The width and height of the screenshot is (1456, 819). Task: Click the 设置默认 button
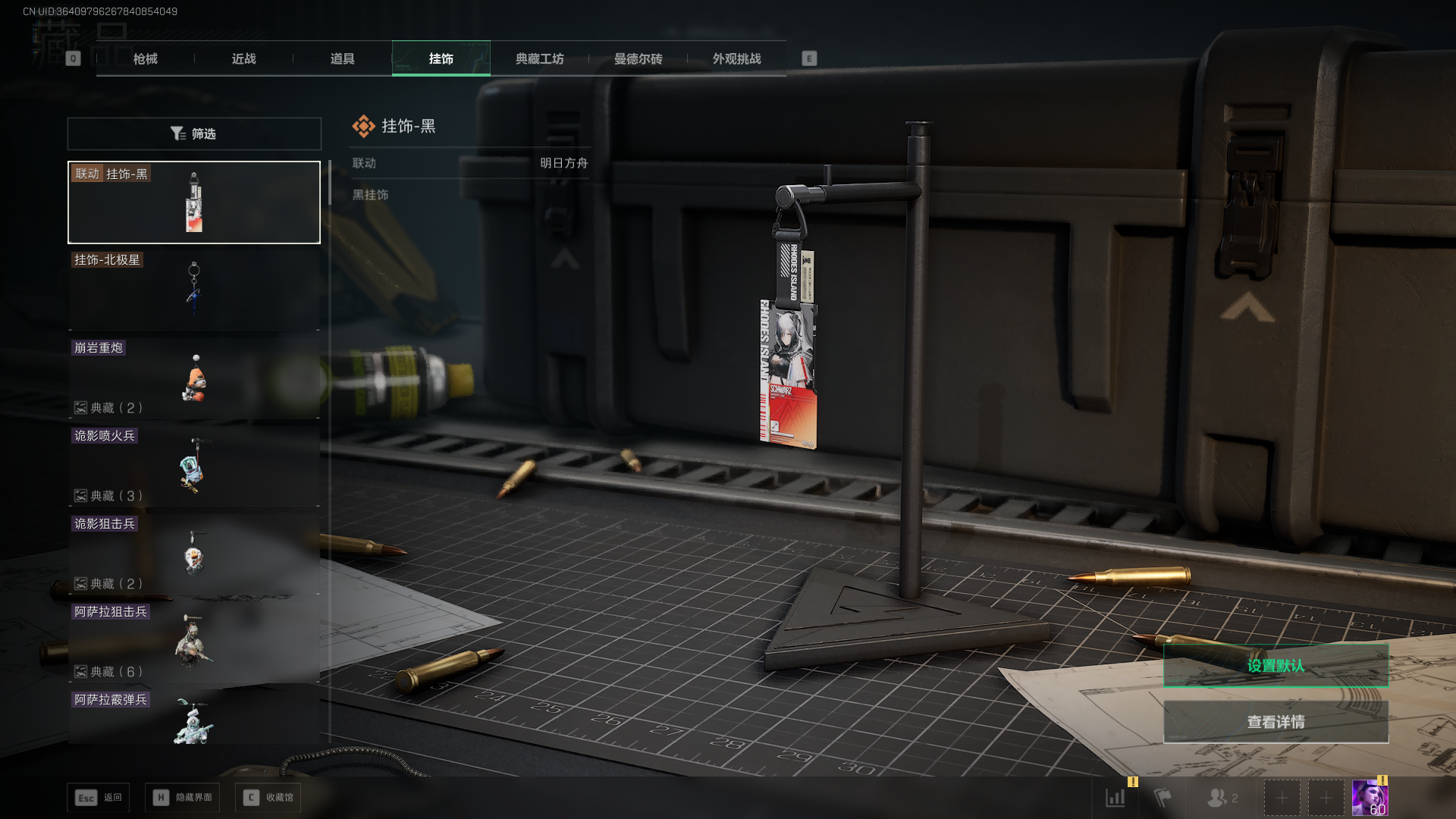1276,666
